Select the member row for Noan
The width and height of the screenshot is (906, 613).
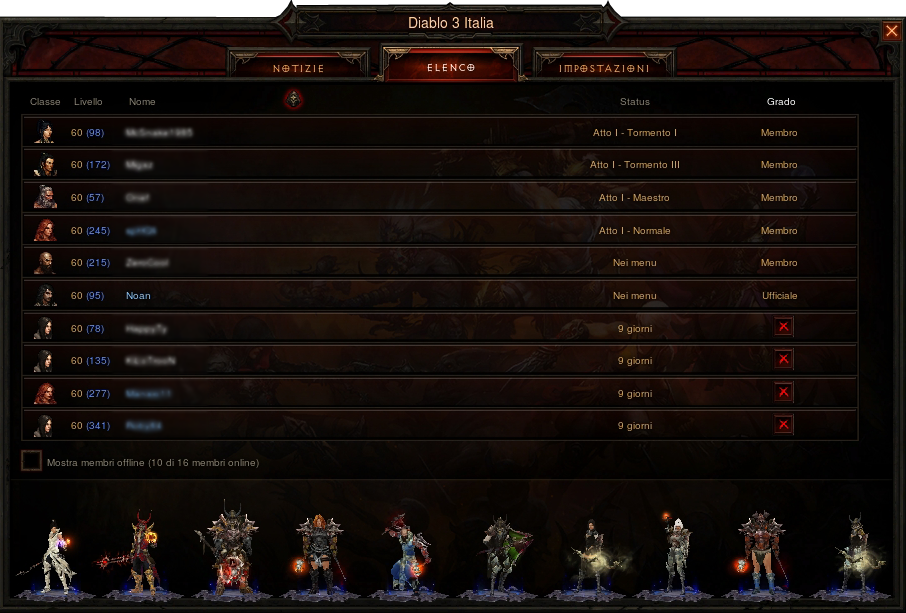point(439,296)
